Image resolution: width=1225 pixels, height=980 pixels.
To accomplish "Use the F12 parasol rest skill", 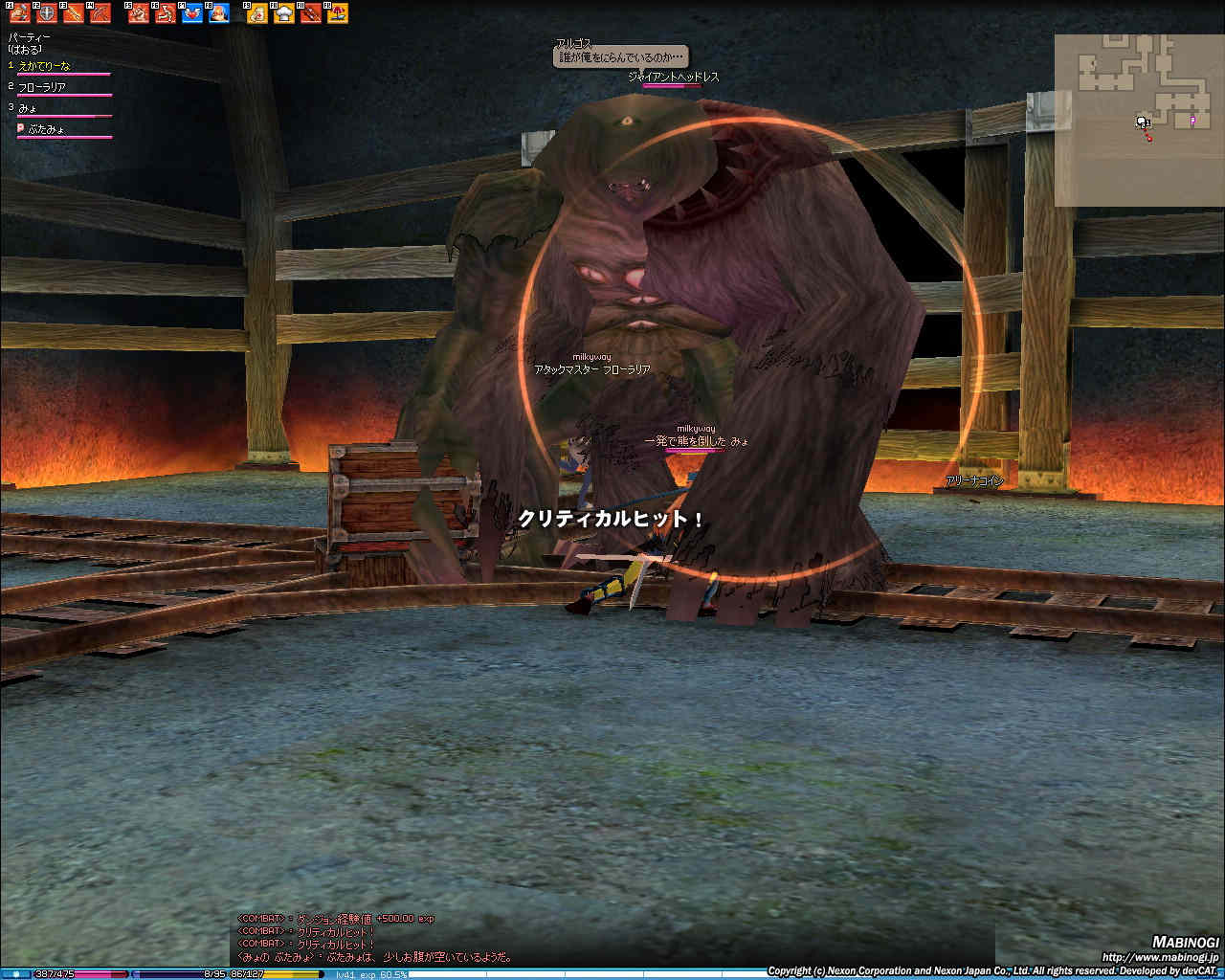I will pyautogui.click(x=338, y=13).
